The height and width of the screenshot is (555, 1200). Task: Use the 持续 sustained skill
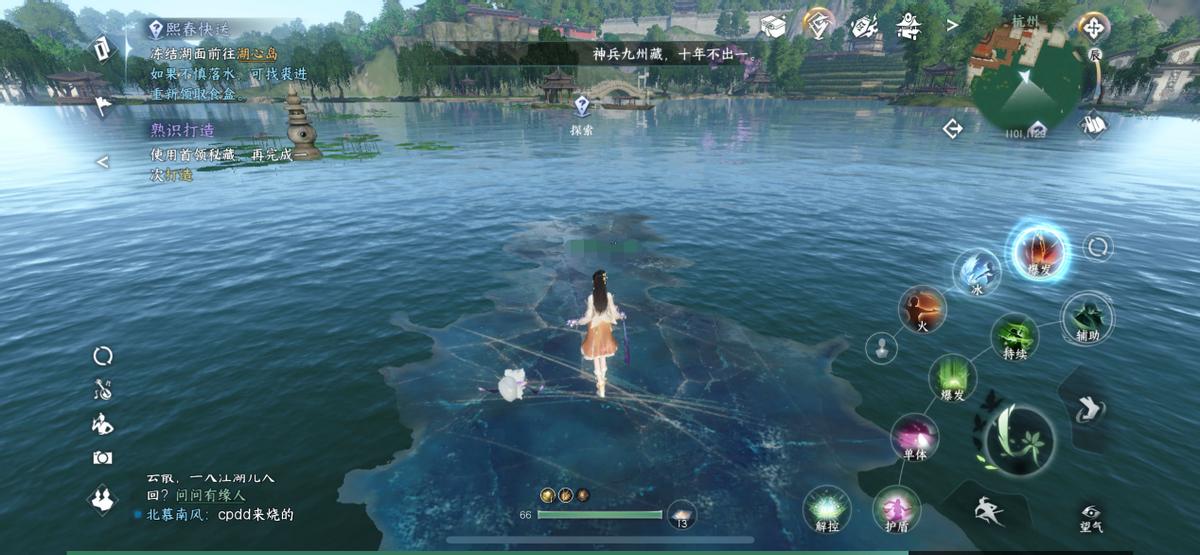tap(1014, 338)
